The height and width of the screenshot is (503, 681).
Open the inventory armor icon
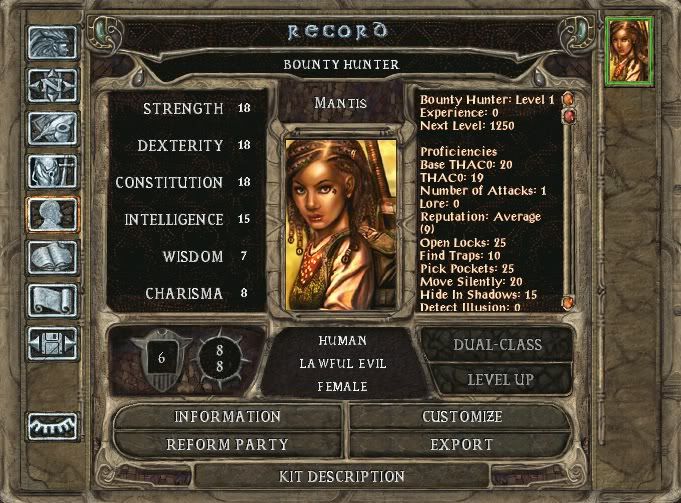(53, 172)
